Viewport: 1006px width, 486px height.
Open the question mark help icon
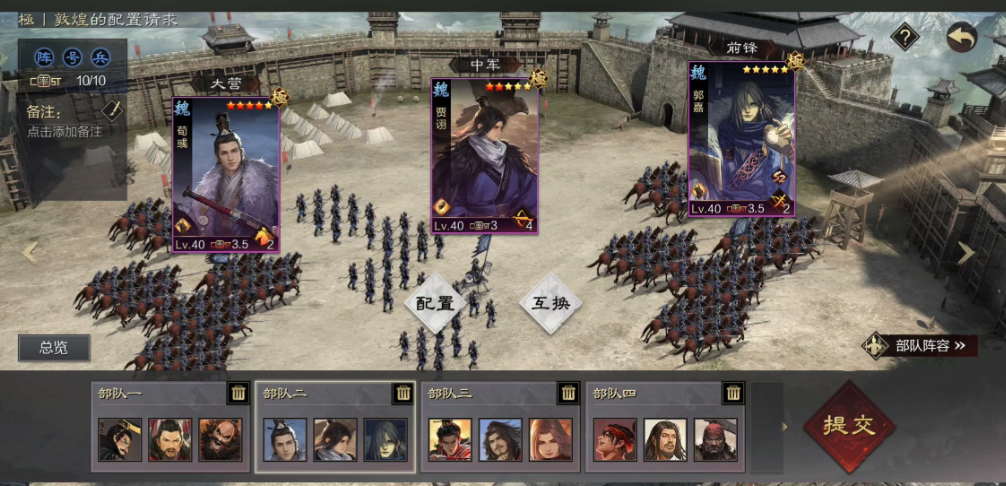coord(905,38)
